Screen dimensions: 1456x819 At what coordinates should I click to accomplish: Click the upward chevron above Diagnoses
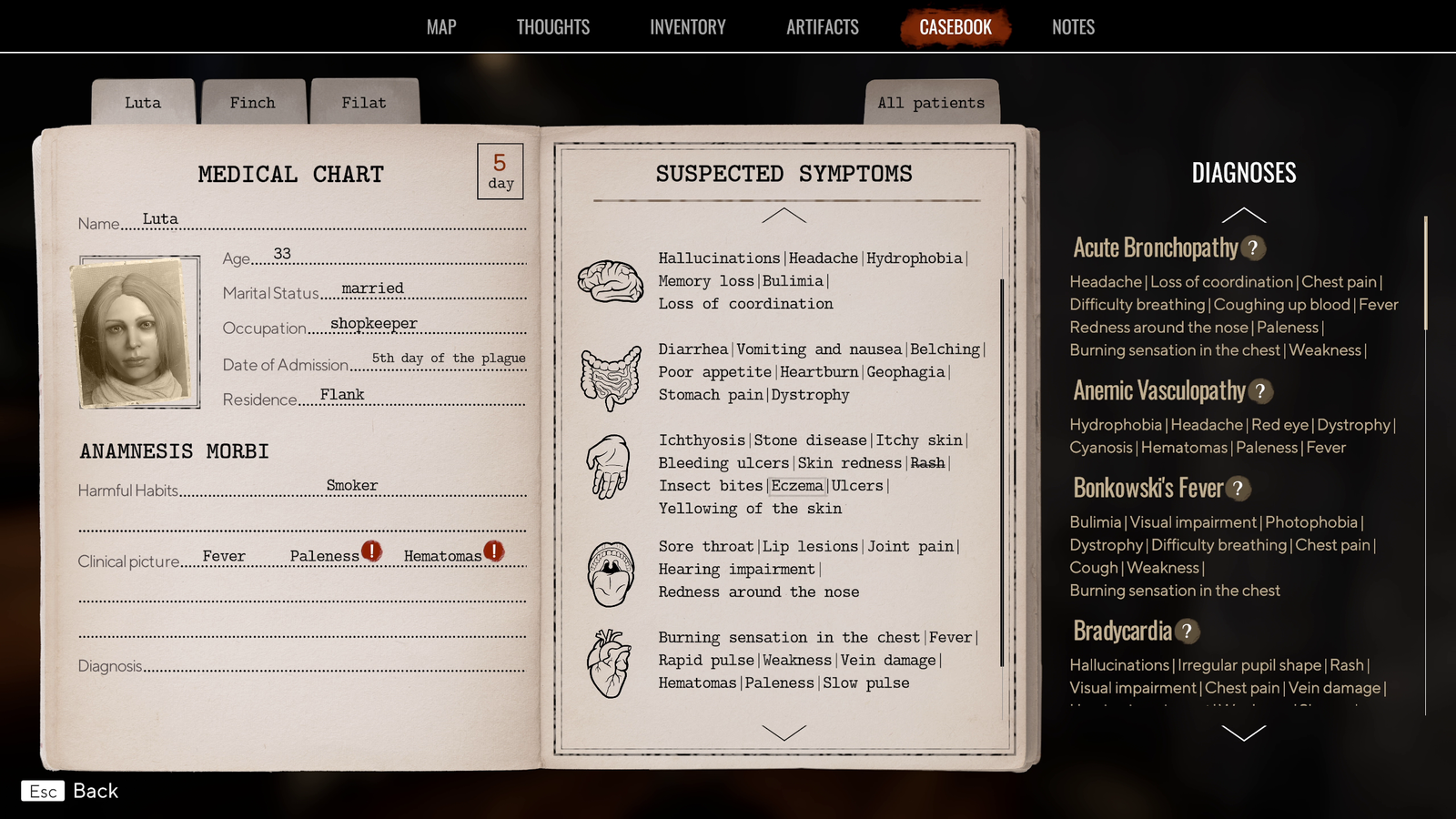pos(1244,212)
